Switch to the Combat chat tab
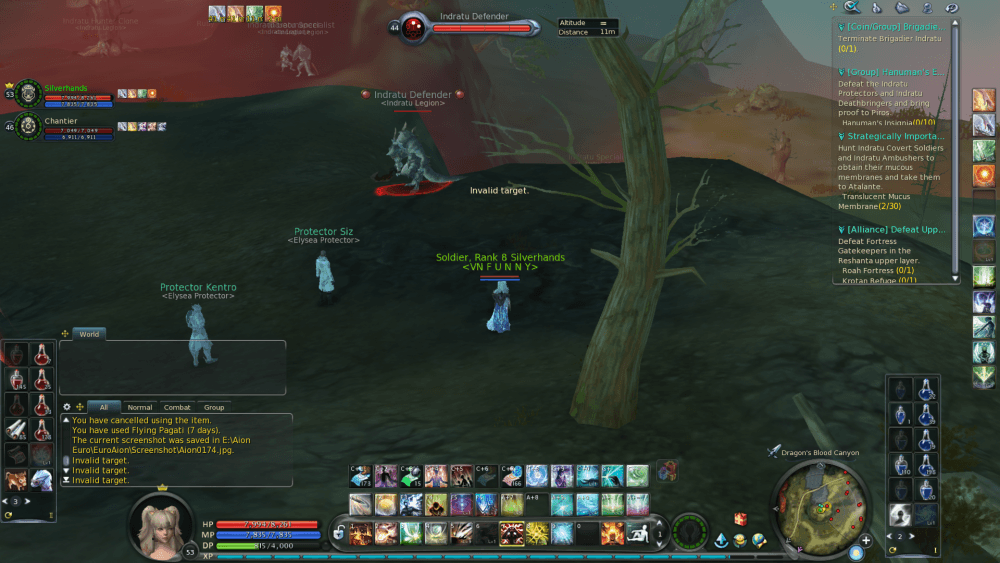Viewport: 1000px width, 563px height. tap(177, 407)
